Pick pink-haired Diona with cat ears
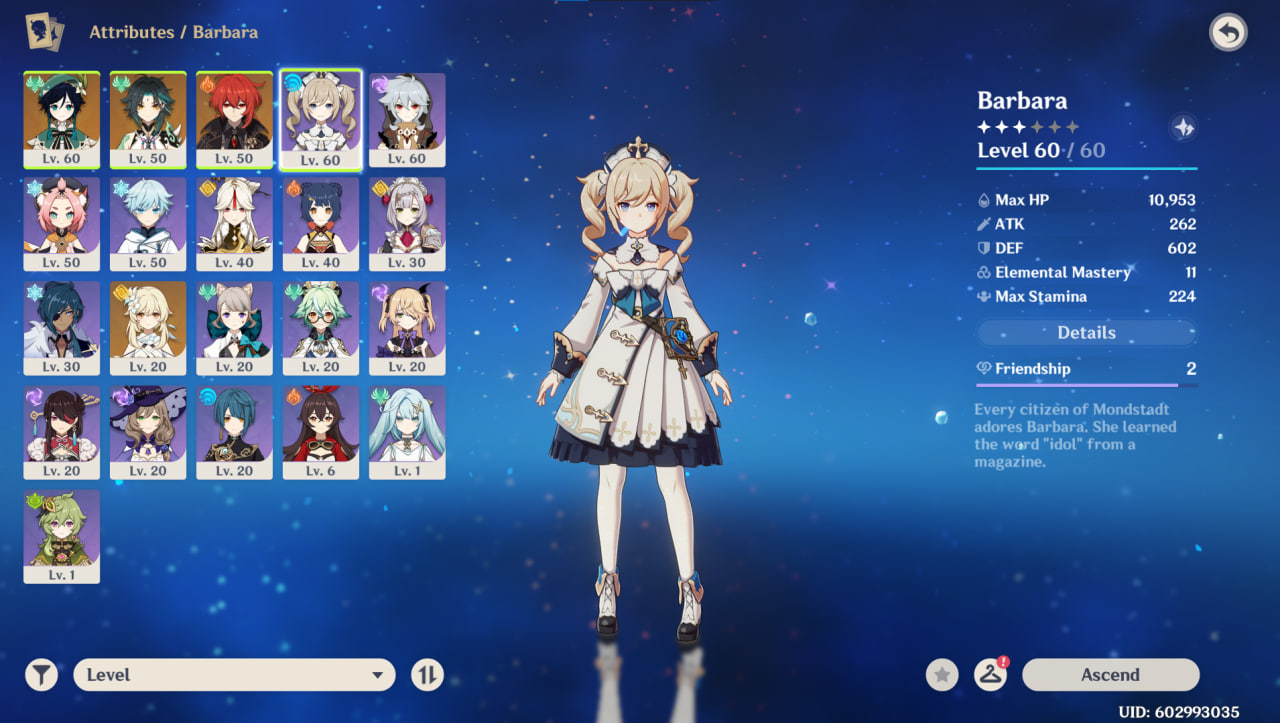The height and width of the screenshot is (723, 1280). click(x=62, y=224)
